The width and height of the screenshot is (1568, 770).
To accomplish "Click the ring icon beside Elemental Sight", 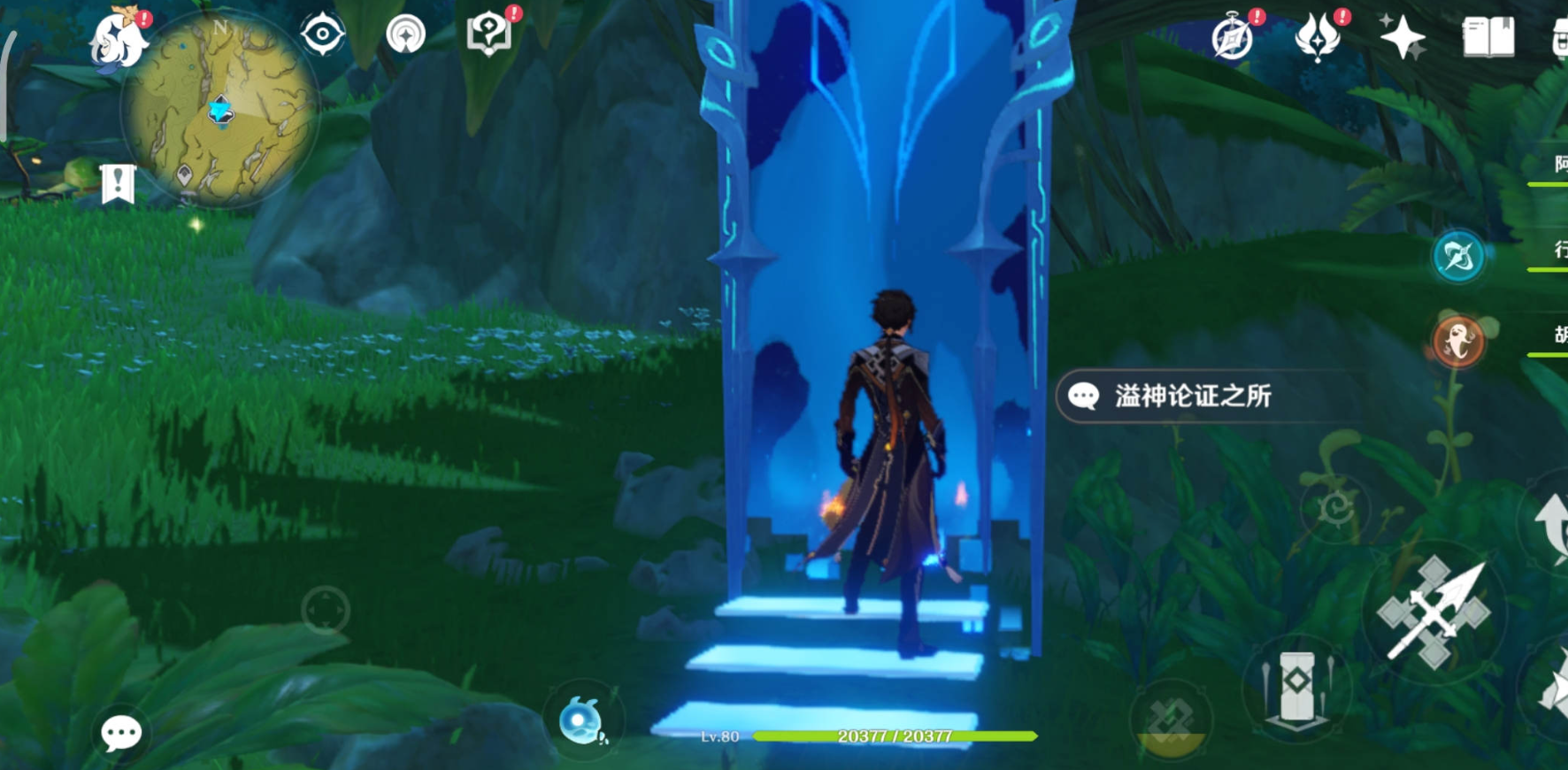I will (406, 35).
